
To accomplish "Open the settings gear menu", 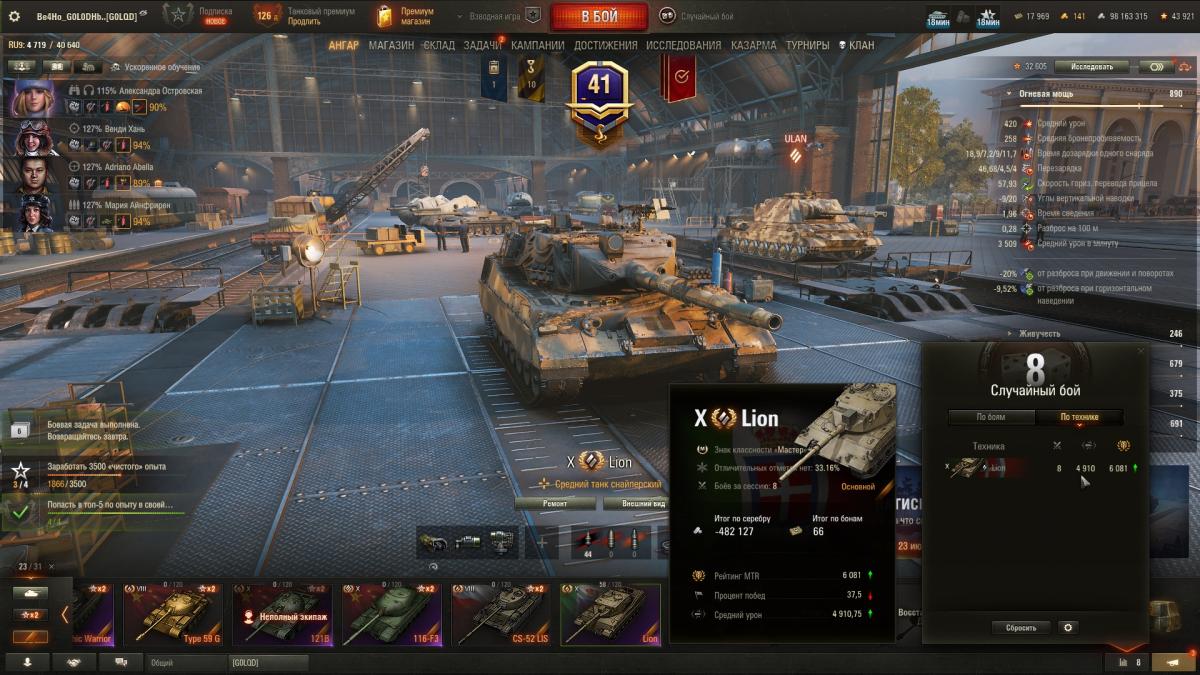I will click(14, 17).
